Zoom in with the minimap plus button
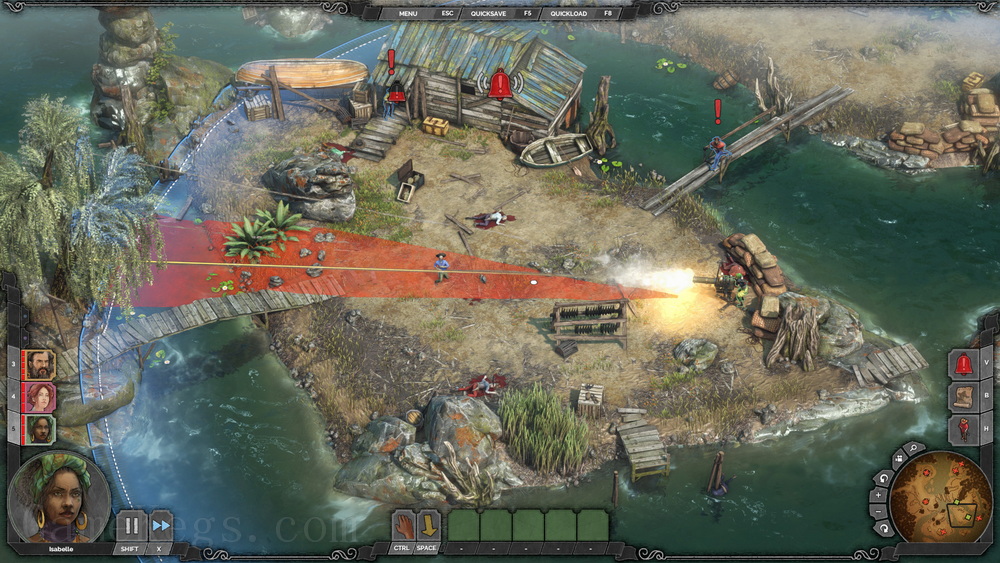 pos(881,494)
